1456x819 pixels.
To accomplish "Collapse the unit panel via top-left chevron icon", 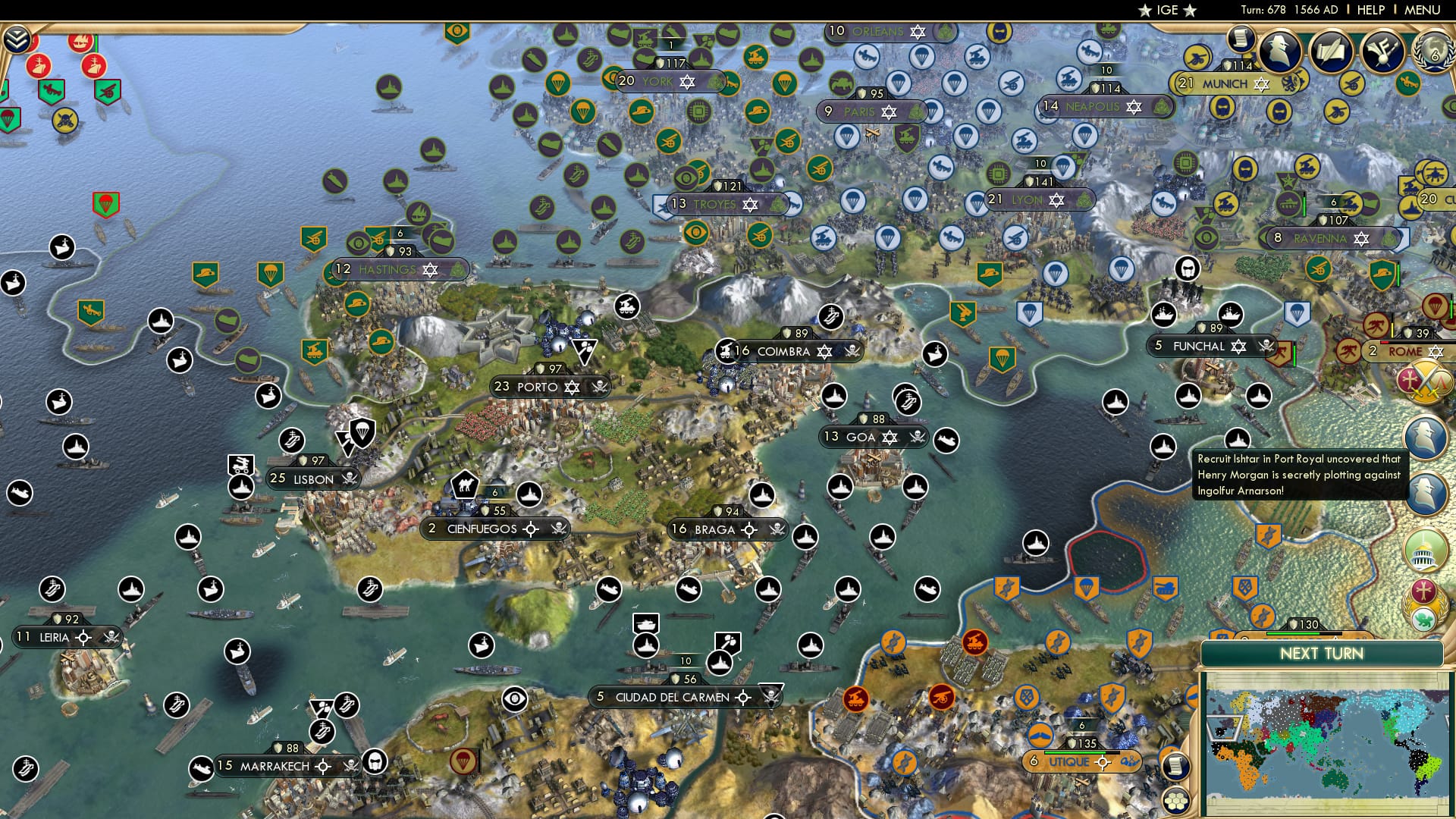I will [x=16, y=38].
